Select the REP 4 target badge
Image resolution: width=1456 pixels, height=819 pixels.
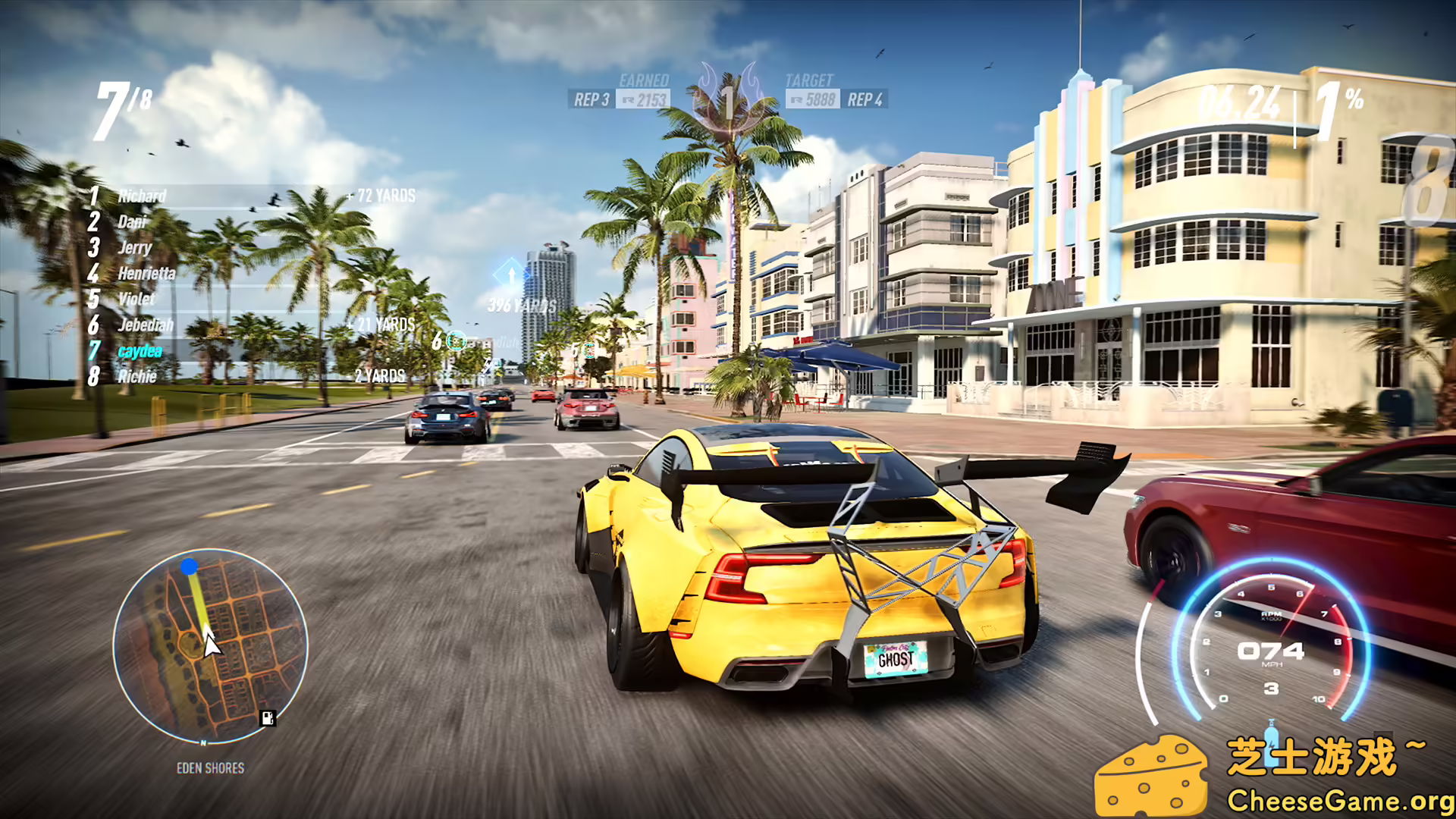point(865,99)
